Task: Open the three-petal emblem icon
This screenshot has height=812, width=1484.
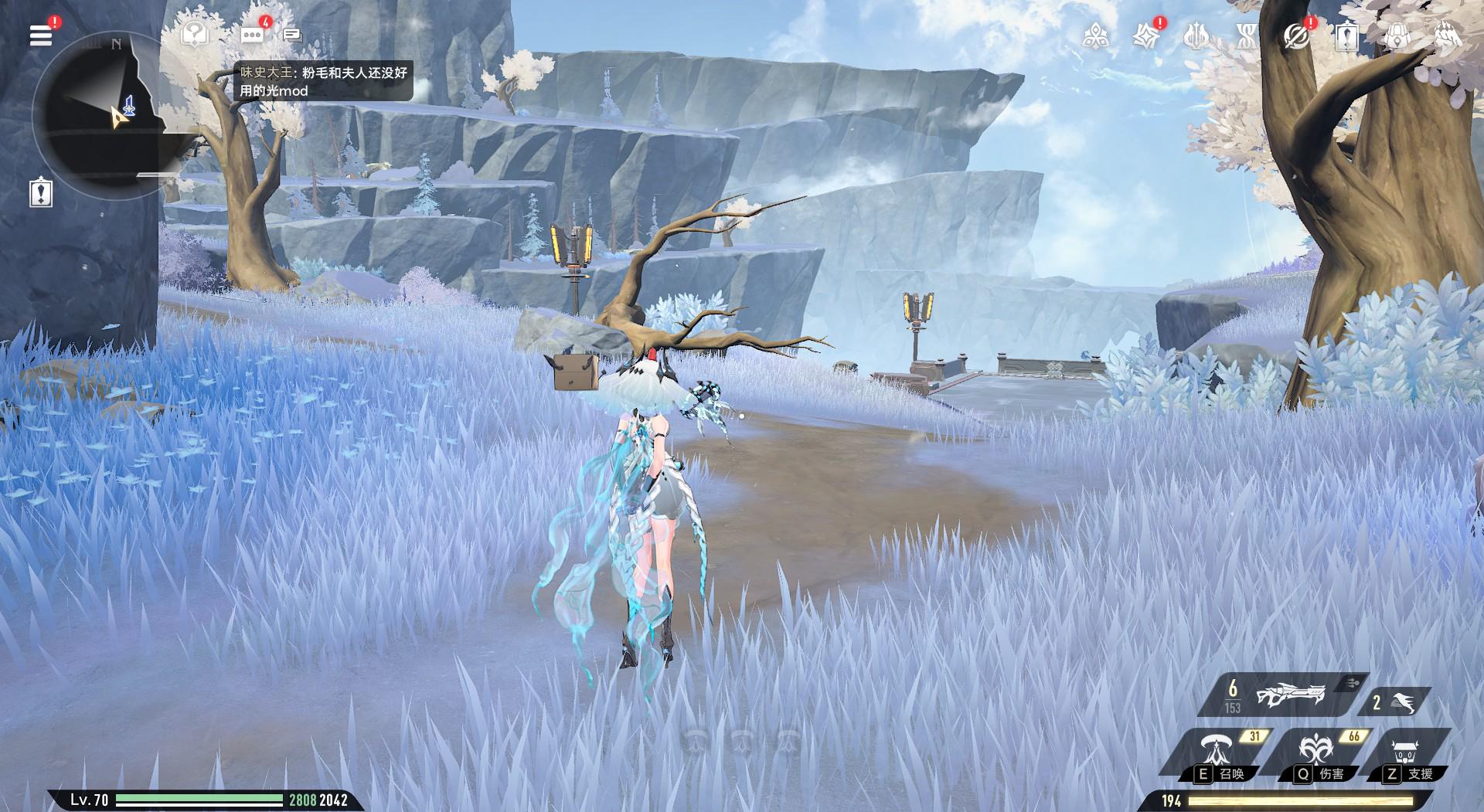Action: coord(1096,36)
